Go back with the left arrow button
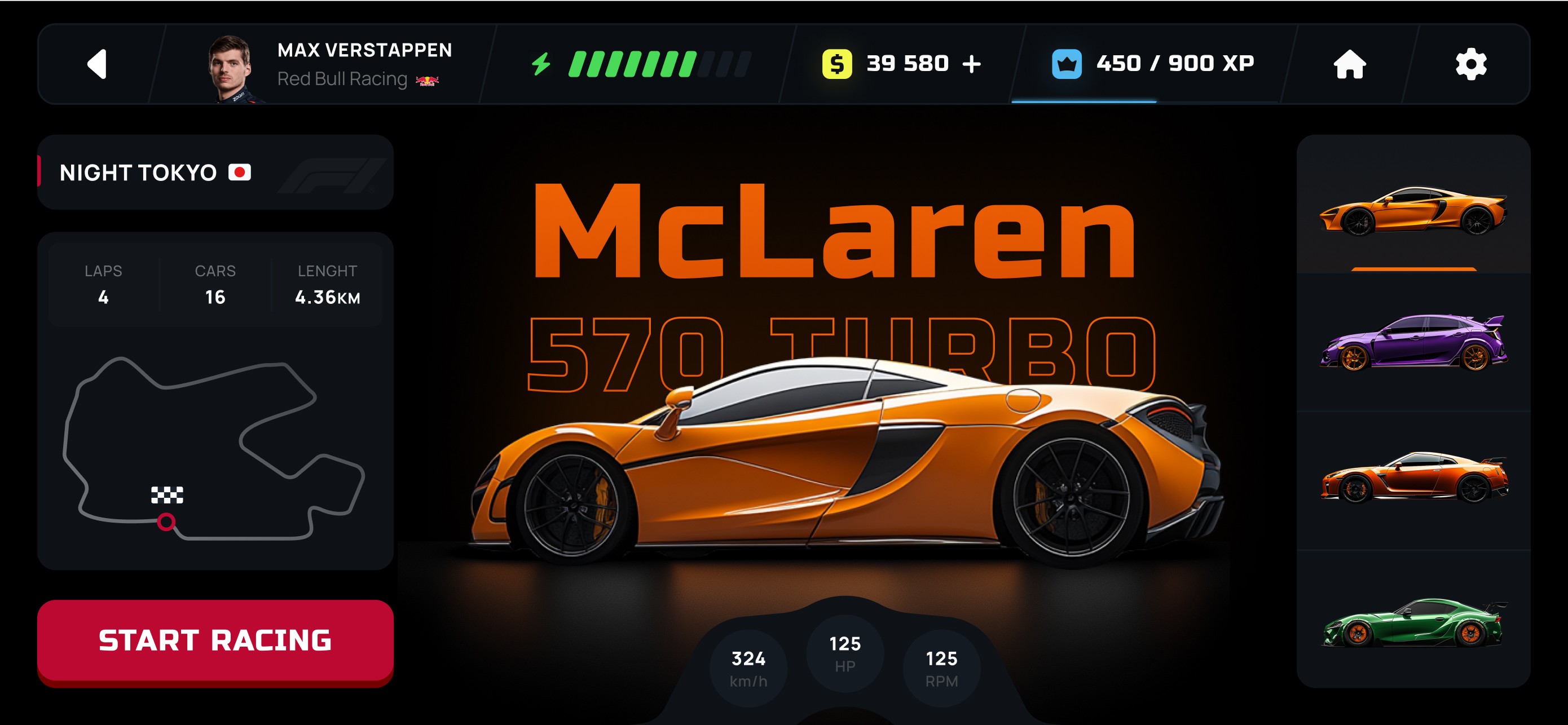This screenshot has width=1568, height=725. tap(98, 64)
